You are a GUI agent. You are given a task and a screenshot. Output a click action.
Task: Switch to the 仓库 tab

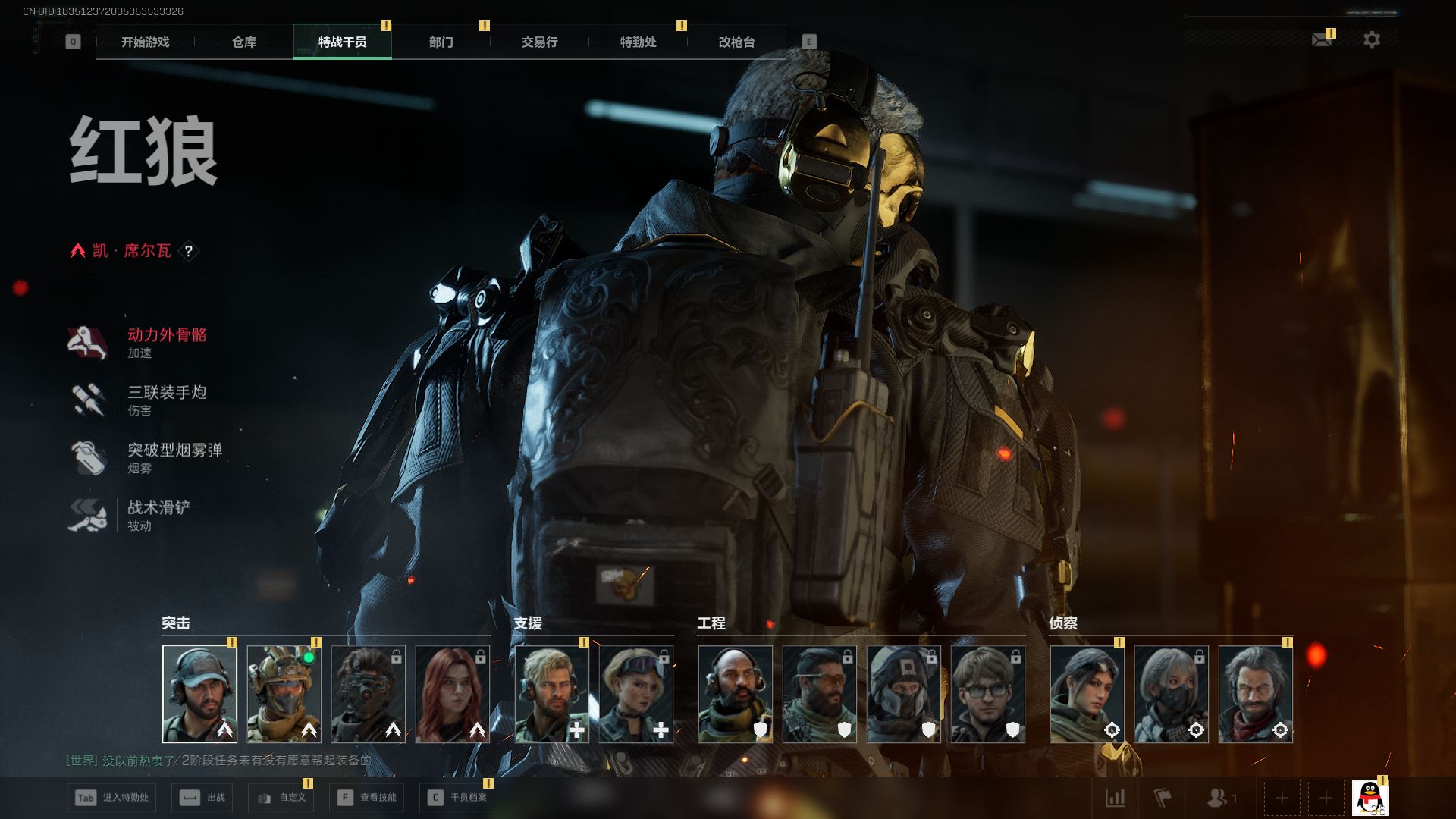click(244, 42)
